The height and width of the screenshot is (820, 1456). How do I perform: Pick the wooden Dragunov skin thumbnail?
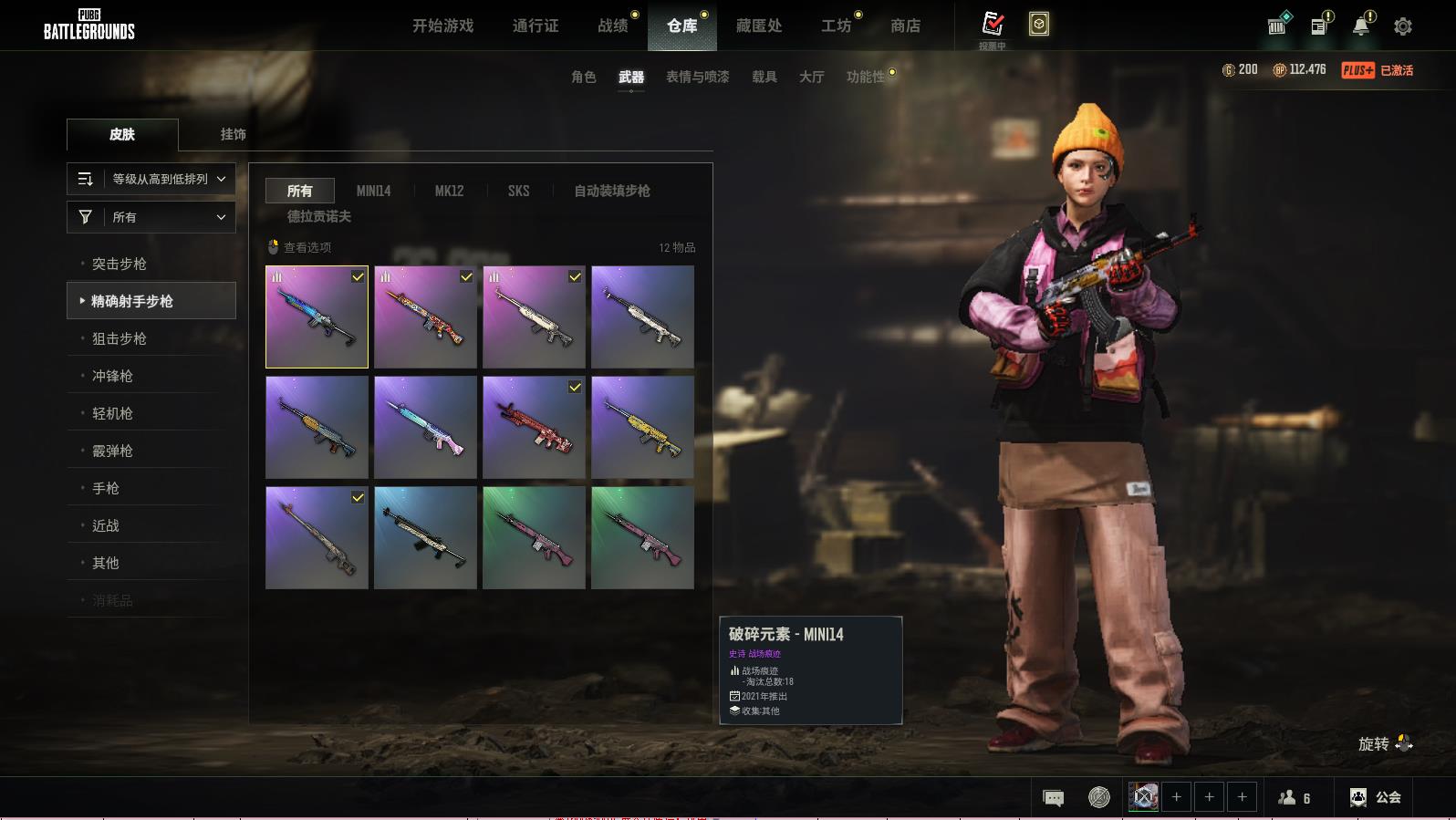[x=317, y=537]
